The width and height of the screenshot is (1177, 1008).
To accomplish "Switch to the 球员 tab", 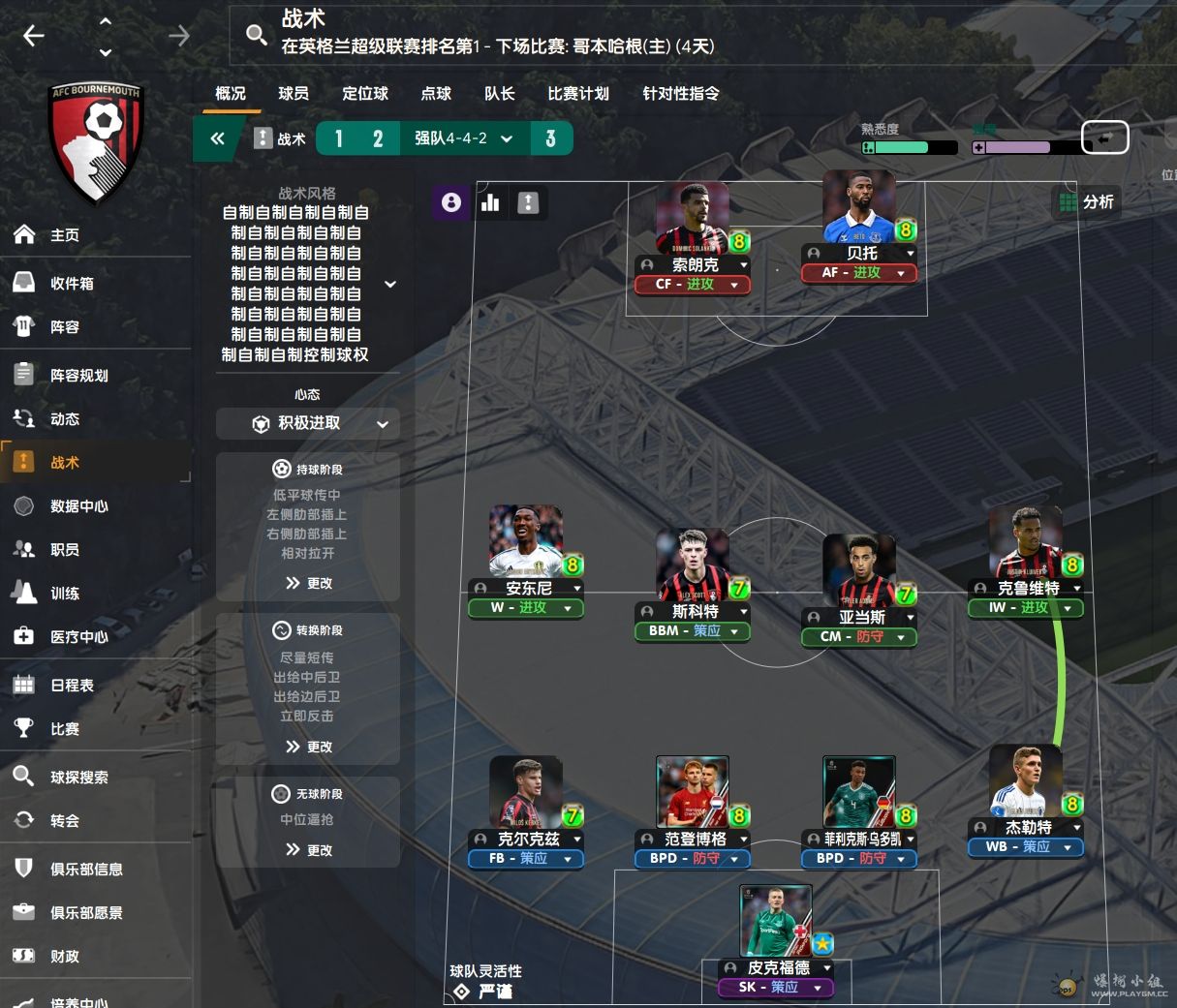I will (294, 94).
